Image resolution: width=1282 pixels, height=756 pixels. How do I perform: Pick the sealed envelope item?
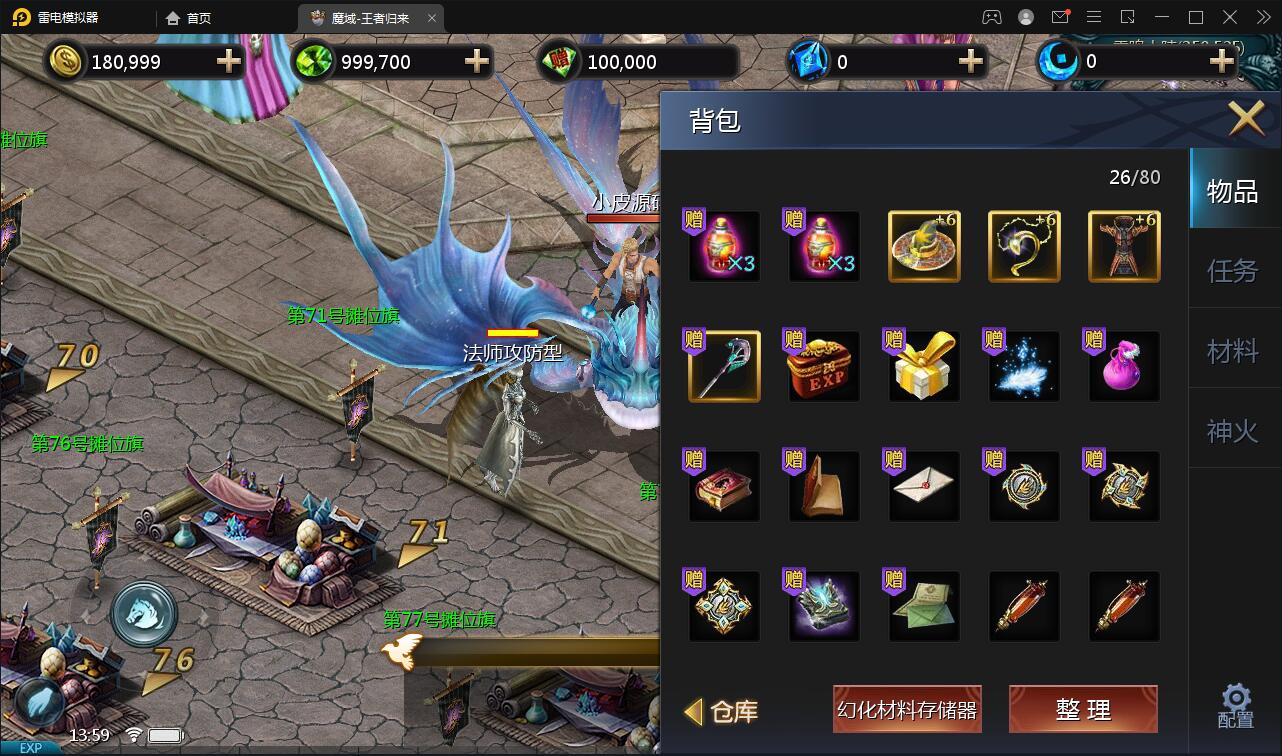click(x=924, y=487)
